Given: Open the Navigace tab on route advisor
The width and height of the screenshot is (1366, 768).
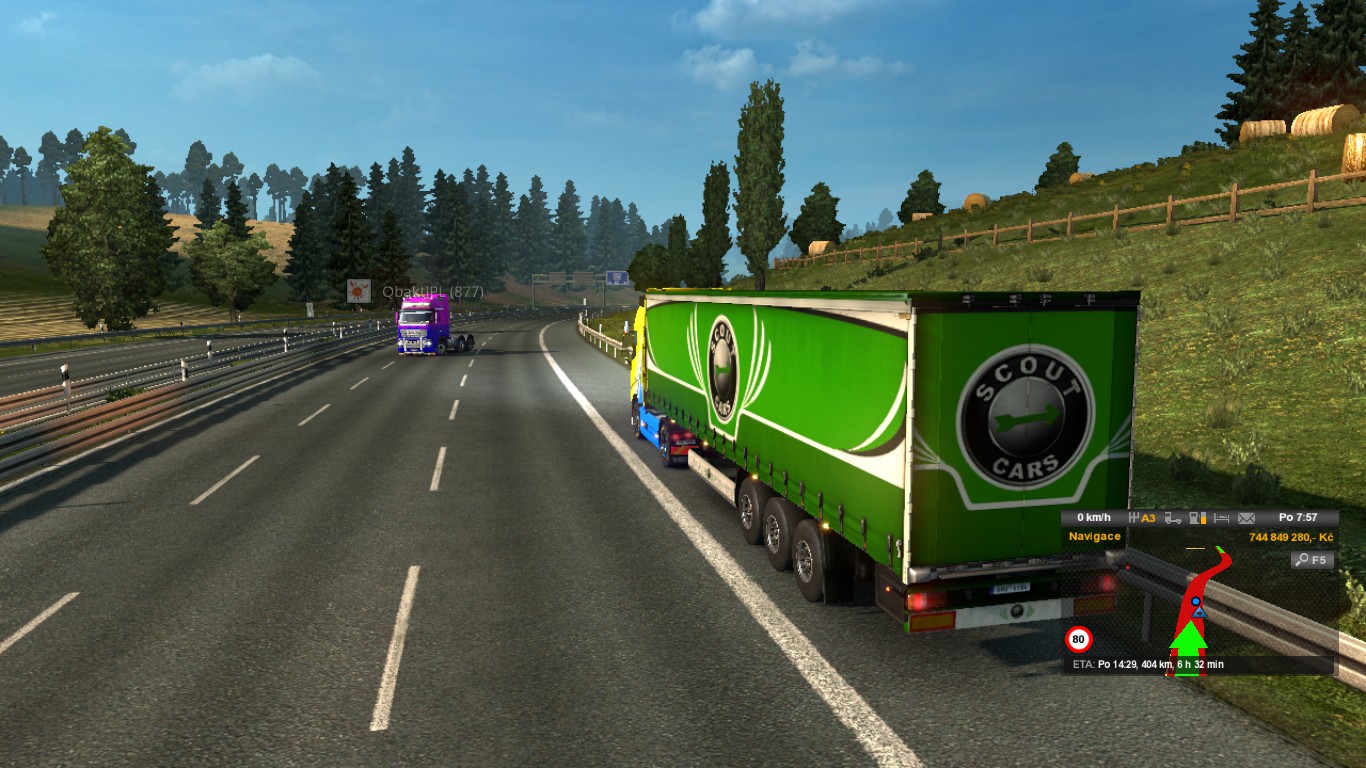Looking at the screenshot, I should pyautogui.click(x=1095, y=536).
